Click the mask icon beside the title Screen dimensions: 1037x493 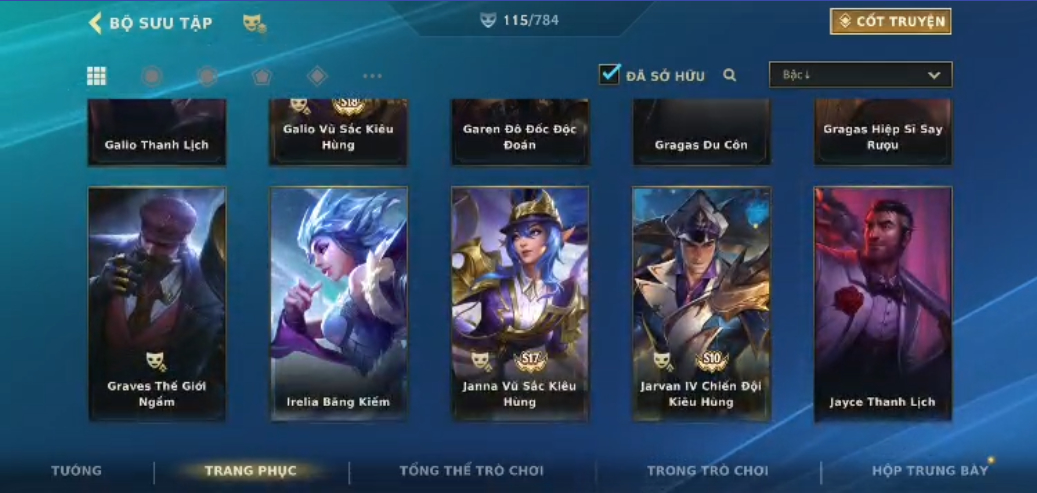[254, 23]
